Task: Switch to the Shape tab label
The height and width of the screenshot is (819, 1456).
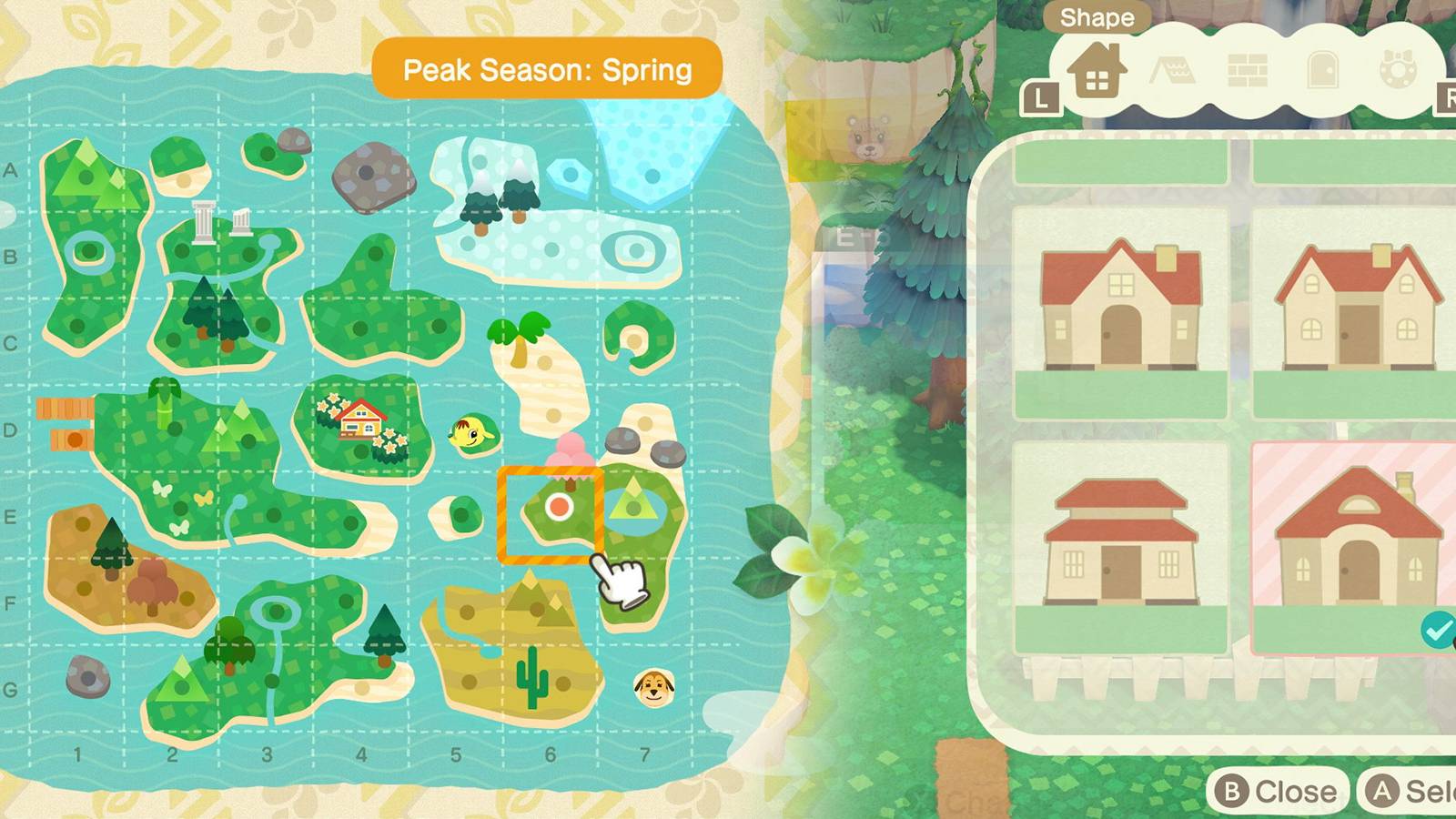Action: pyautogui.click(x=1097, y=16)
